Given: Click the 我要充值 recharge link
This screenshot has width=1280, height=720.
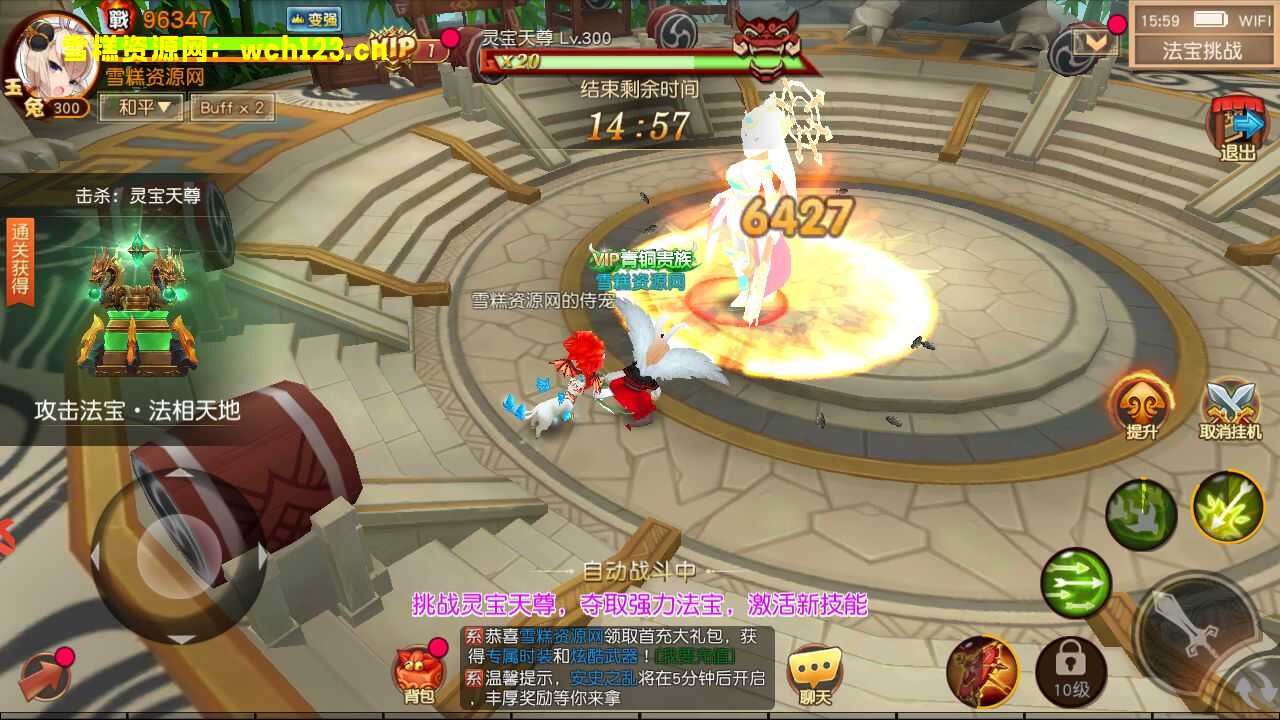Looking at the screenshot, I should click(x=695, y=656).
